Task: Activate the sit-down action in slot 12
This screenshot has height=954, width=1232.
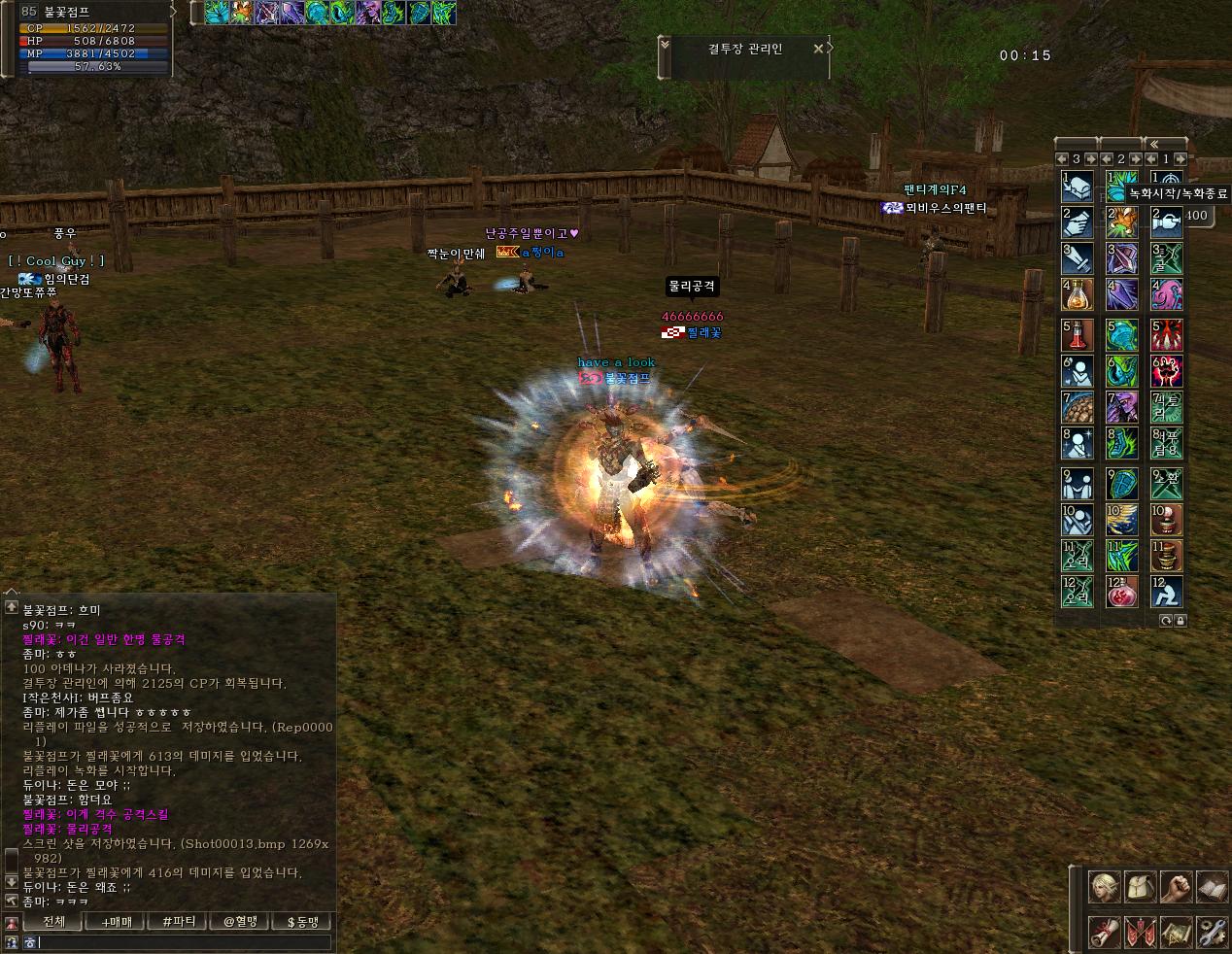Action: click(1167, 592)
